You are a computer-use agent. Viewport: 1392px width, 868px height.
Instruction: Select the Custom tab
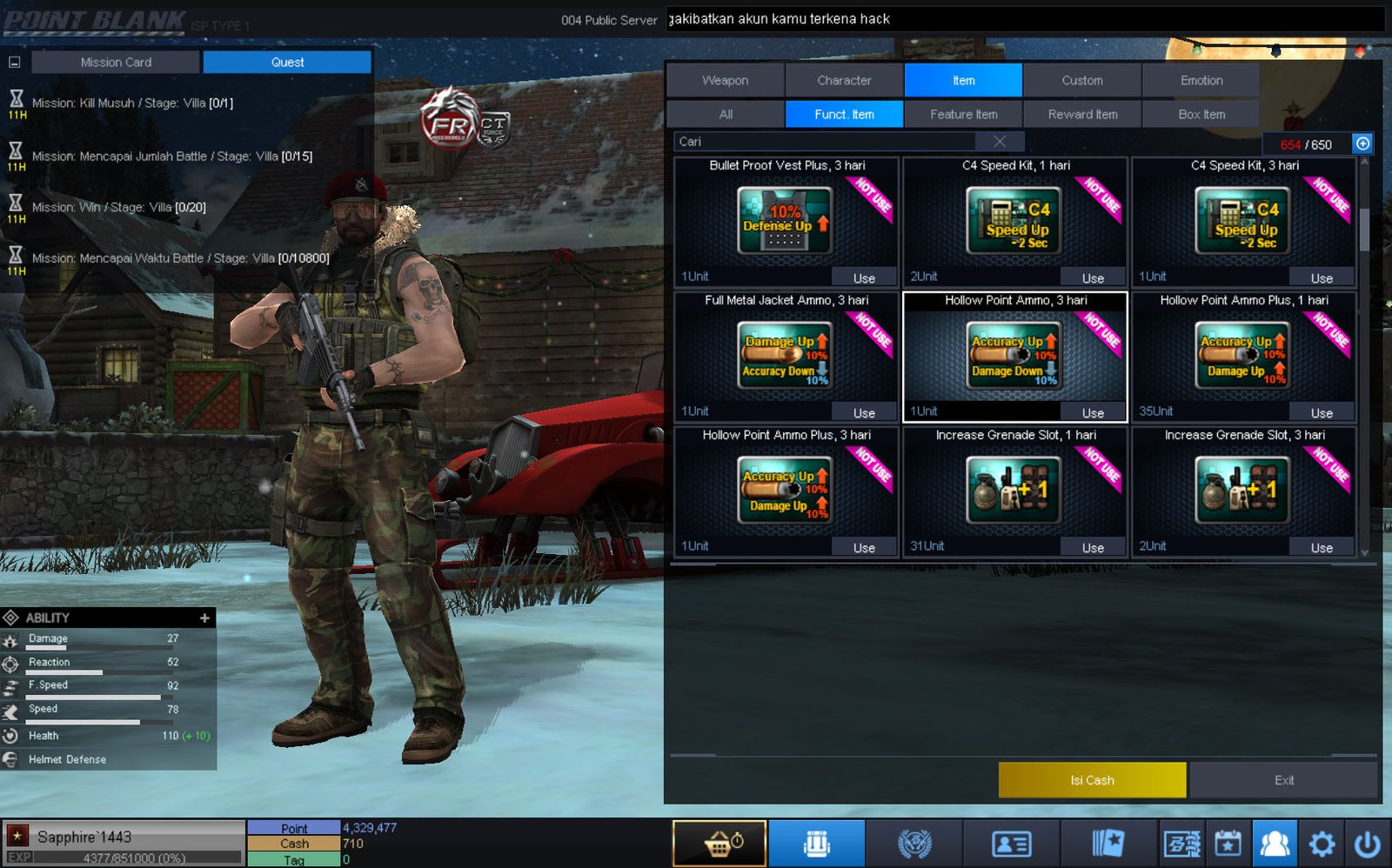click(x=1081, y=80)
